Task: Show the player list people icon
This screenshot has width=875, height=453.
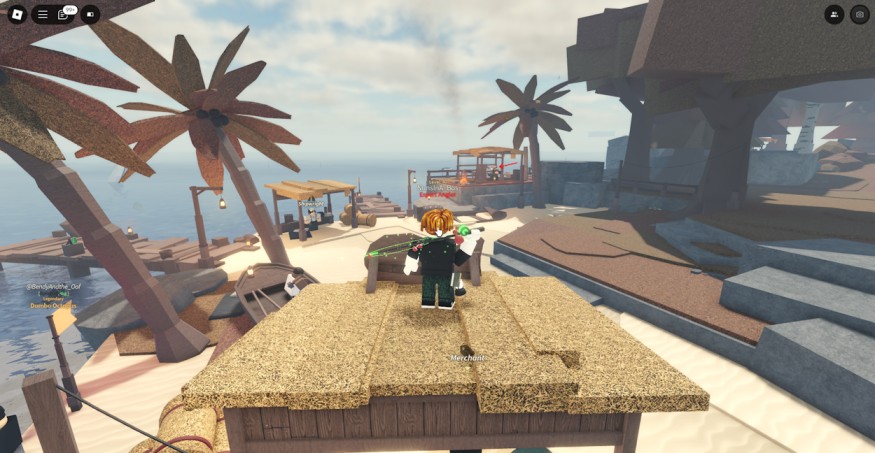Action: click(x=834, y=14)
